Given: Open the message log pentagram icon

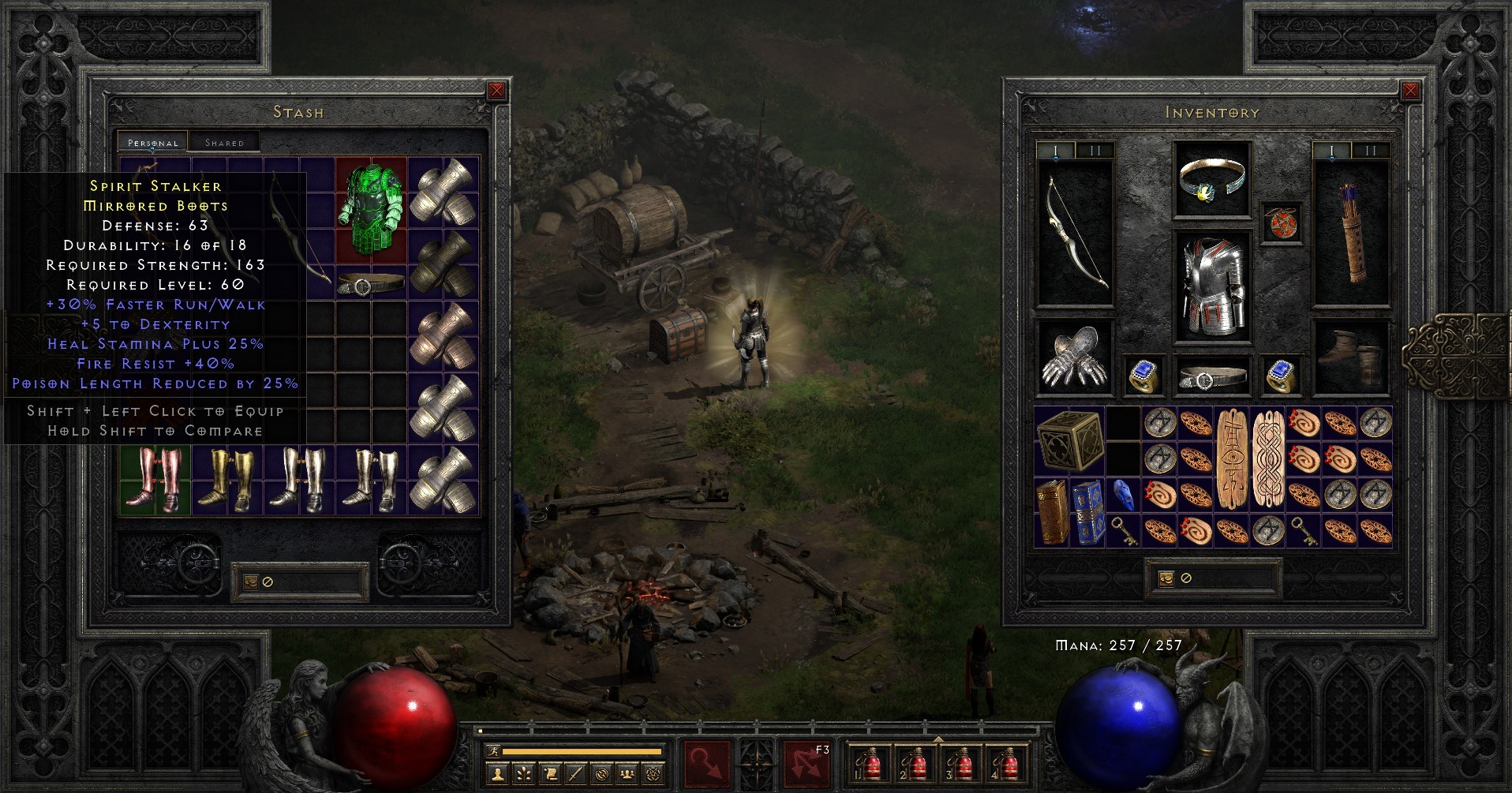Looking at the screenshot, I should 654,774.
